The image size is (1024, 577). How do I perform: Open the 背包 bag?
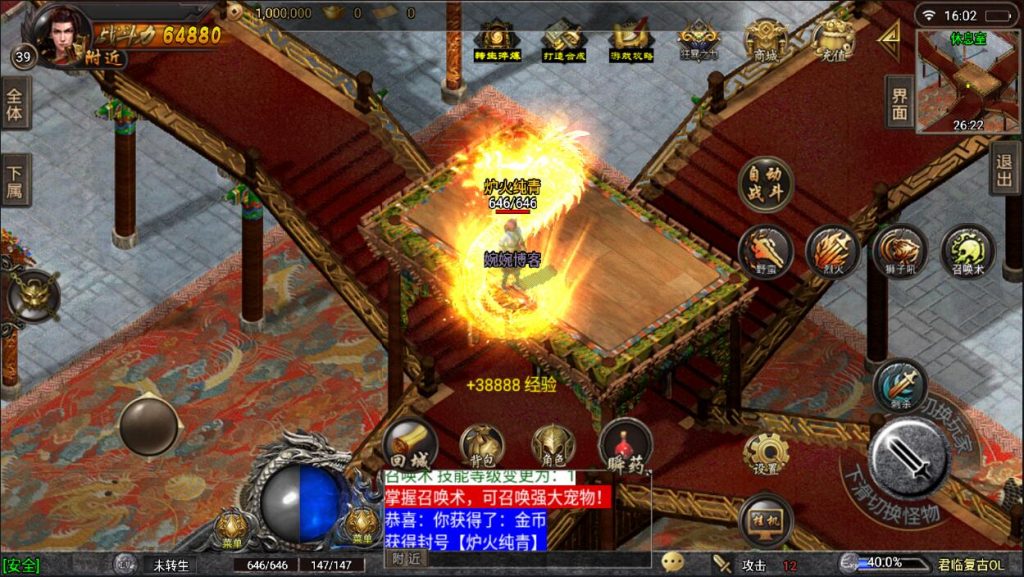pyautogui.click(x=481, y=446)
